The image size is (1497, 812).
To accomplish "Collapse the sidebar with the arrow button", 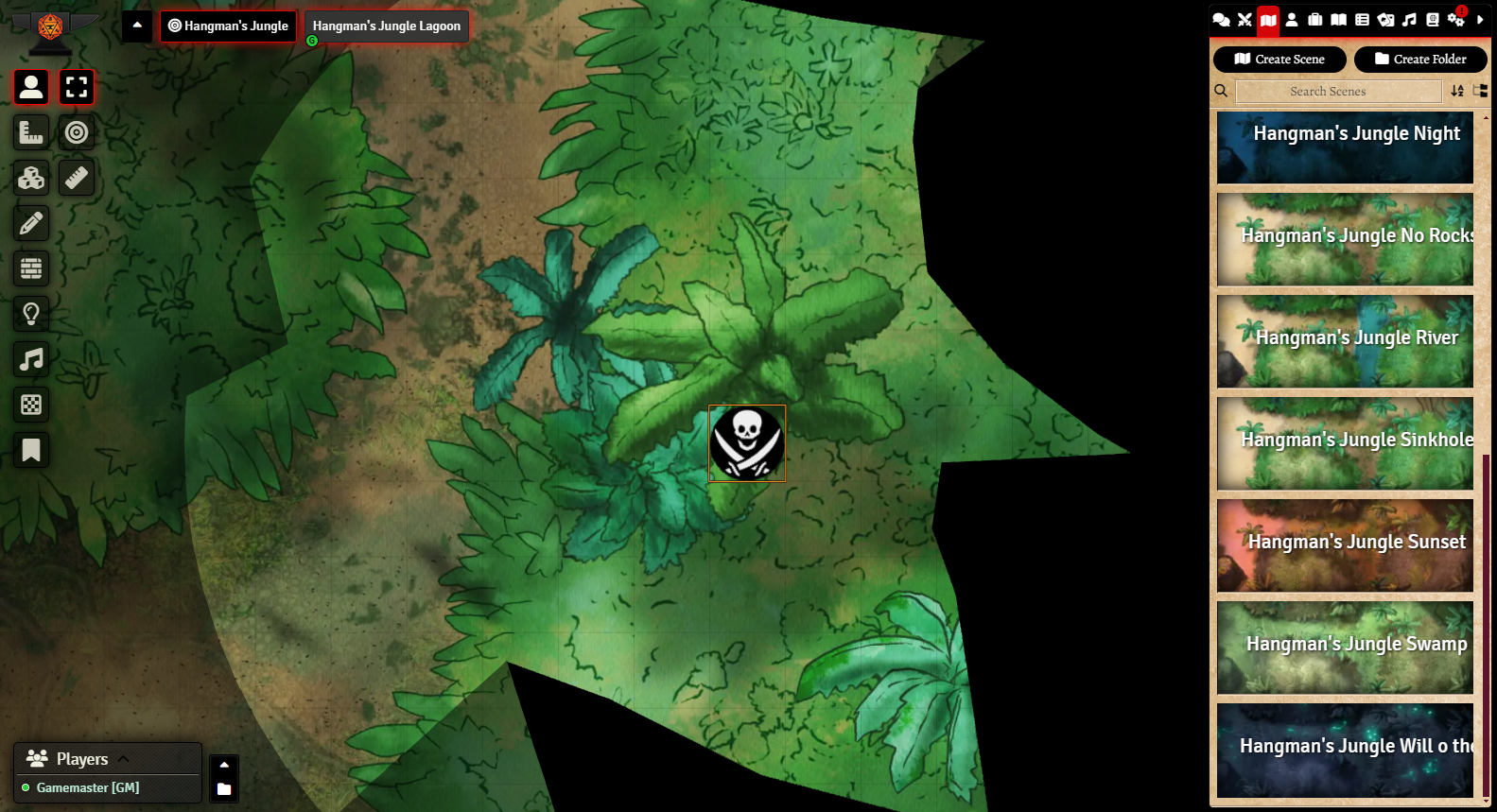I will pos(1480,20).
